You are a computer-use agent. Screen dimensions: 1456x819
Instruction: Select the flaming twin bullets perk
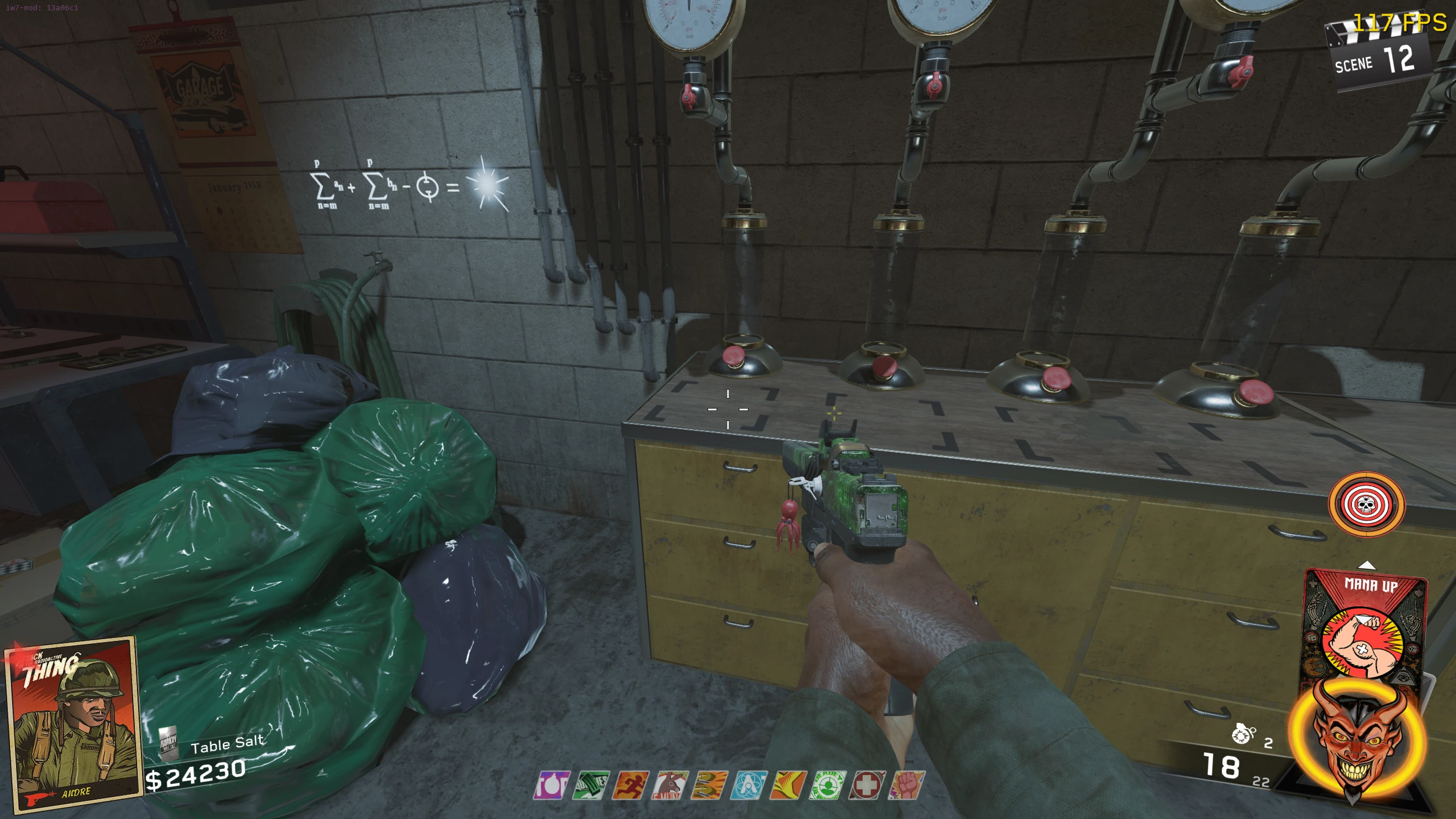coord(709,785)
